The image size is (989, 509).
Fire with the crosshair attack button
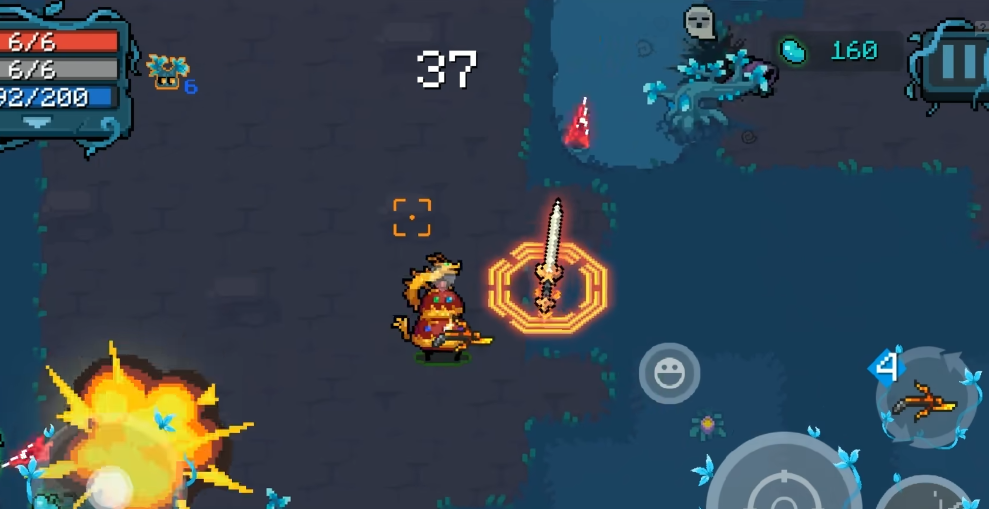783,486
